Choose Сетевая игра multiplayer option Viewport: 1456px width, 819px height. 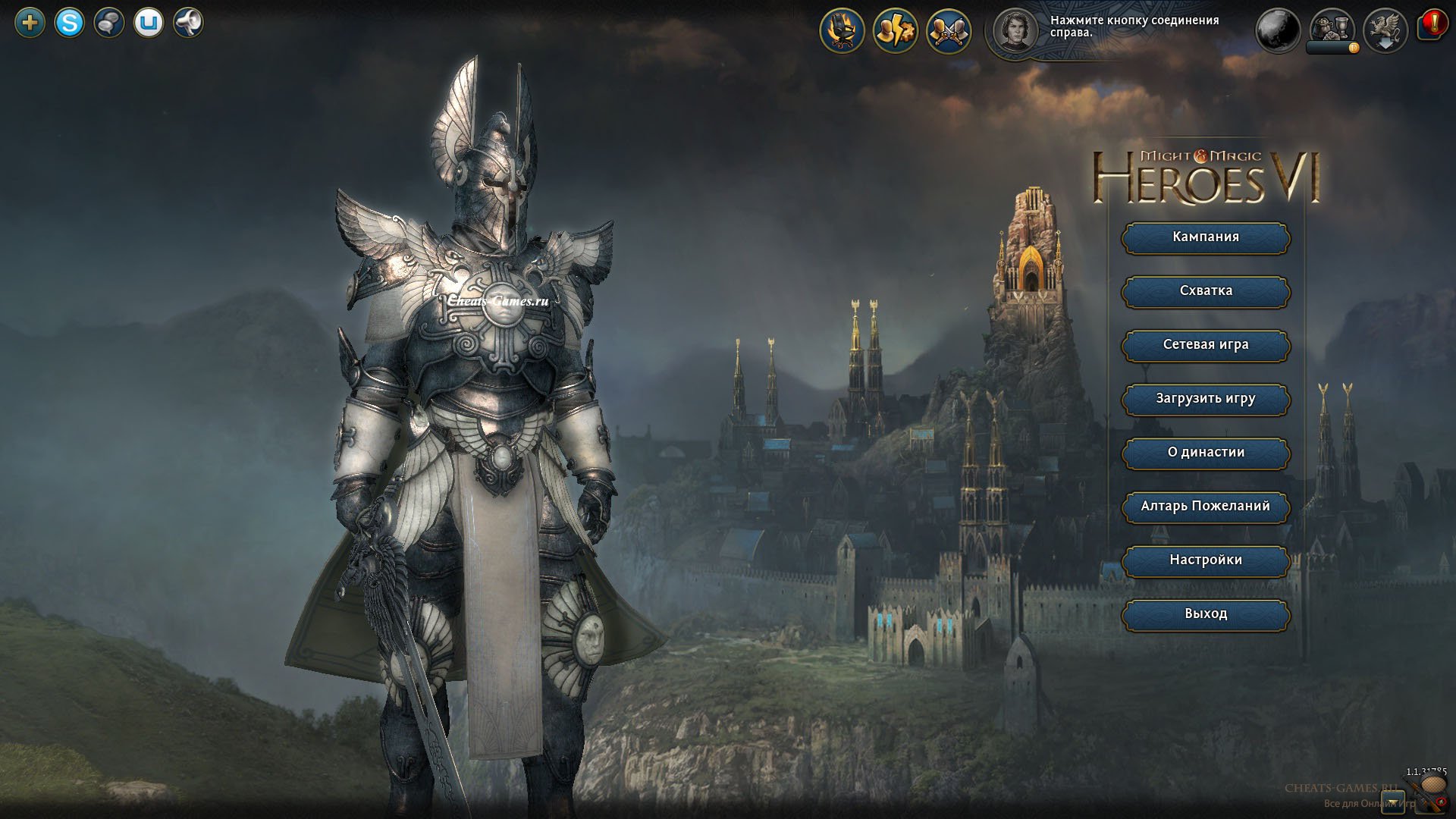pos(1206,345)
